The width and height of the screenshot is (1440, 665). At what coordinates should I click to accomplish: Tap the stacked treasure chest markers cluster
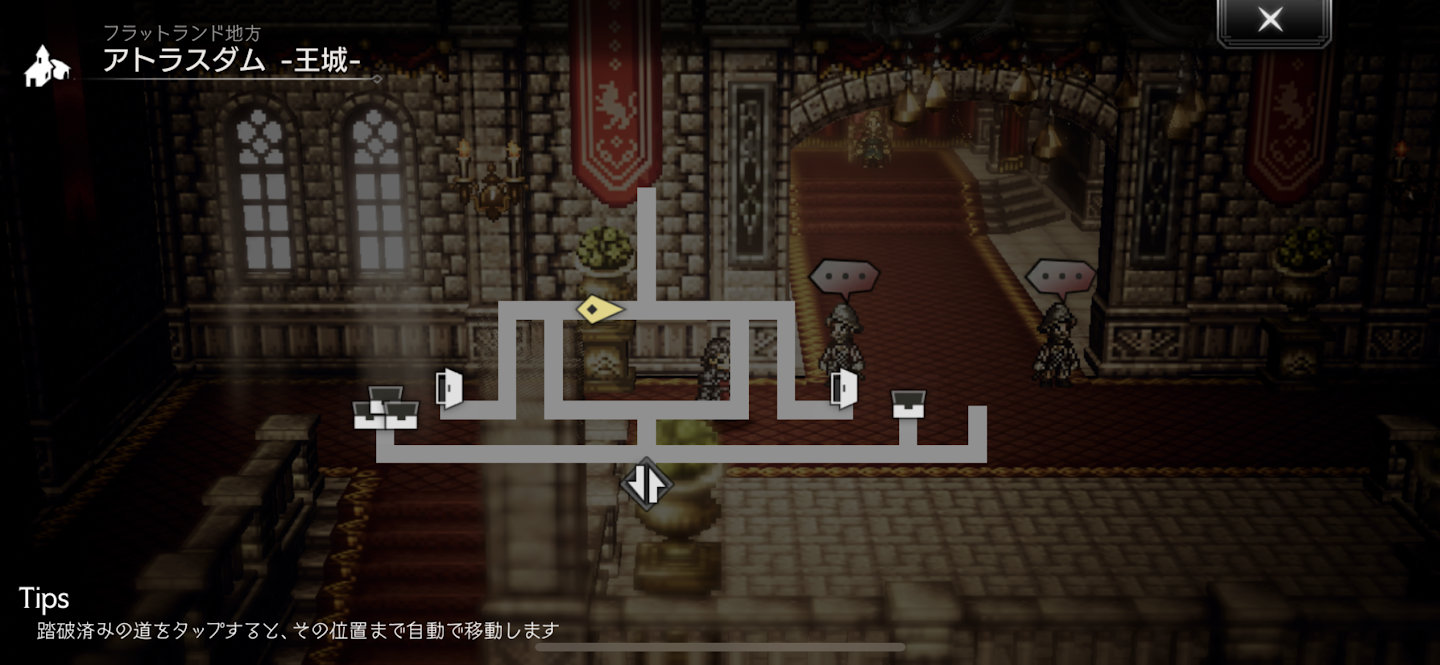[x=385, y=409]
